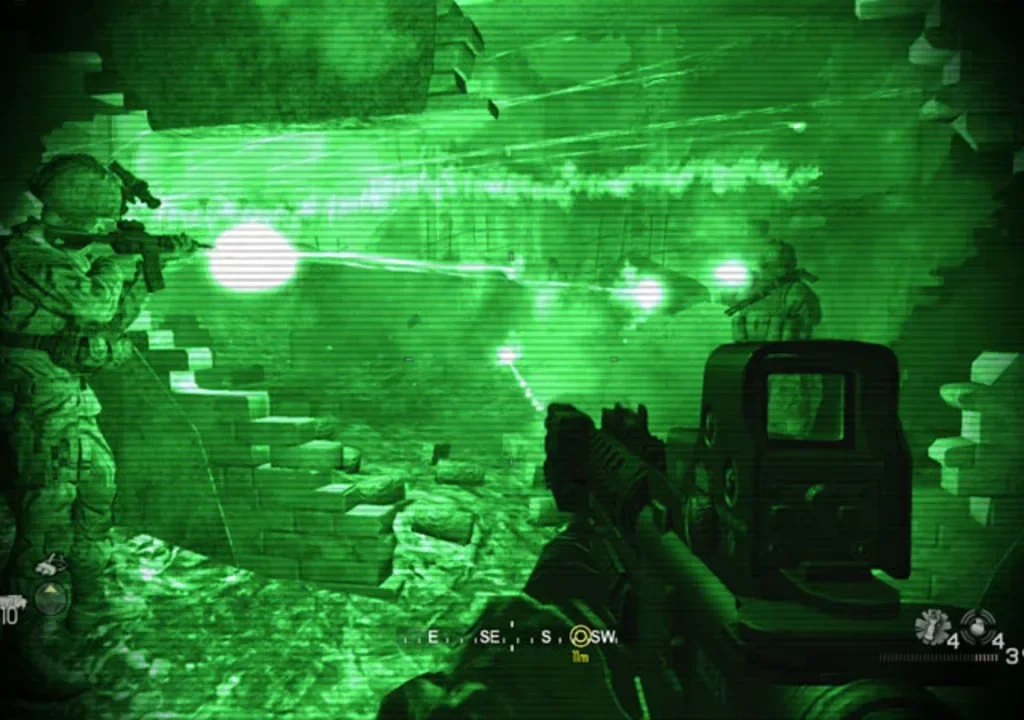Click the yellow objective marker on the compass
Screen dimensions: 1024x720
coord(579,635)
